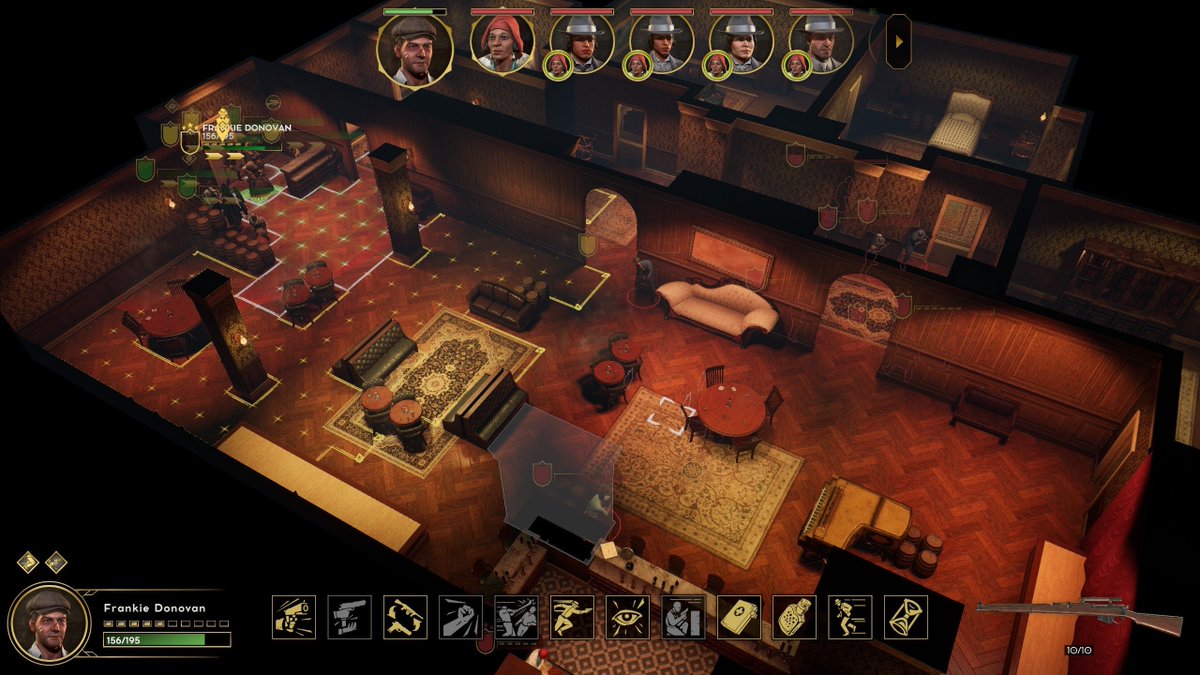Activate the eye overwatch ability
1200x675 pixels.
(627, 617)
